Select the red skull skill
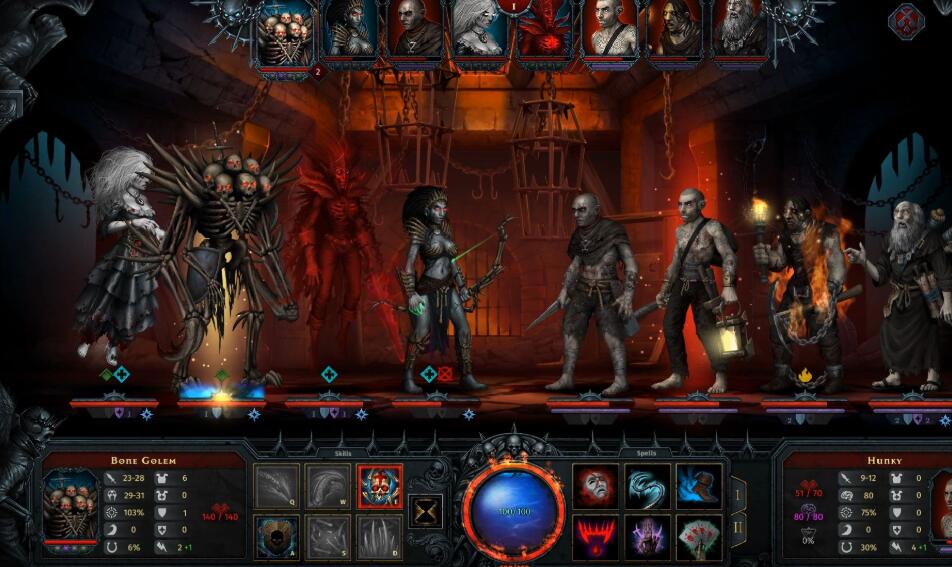This screenshot has width=952, height=567. click(380, 487)
